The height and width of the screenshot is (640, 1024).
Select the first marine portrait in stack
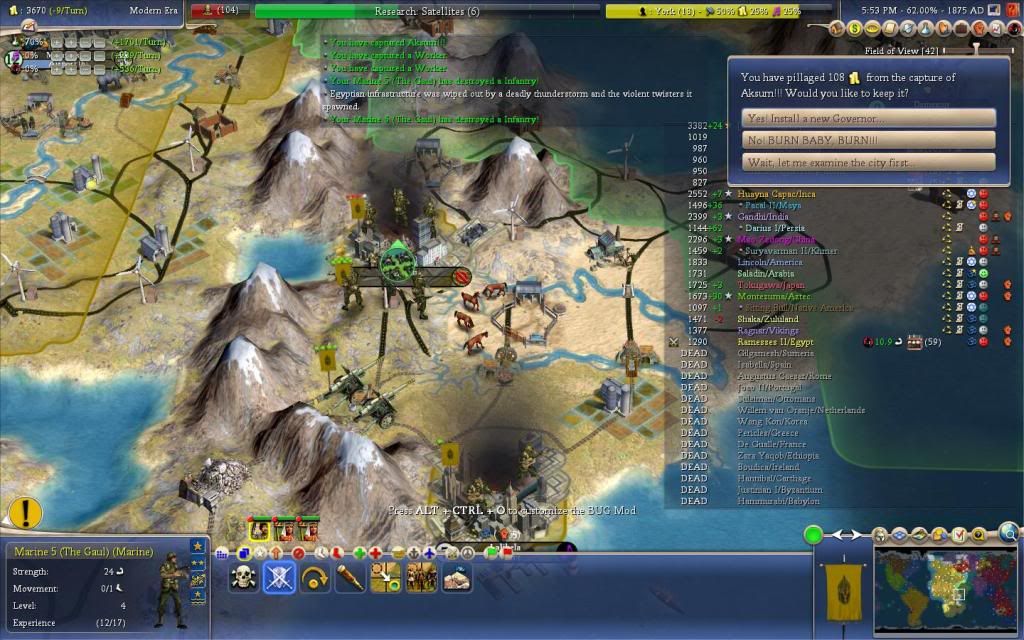click(260, 529)
